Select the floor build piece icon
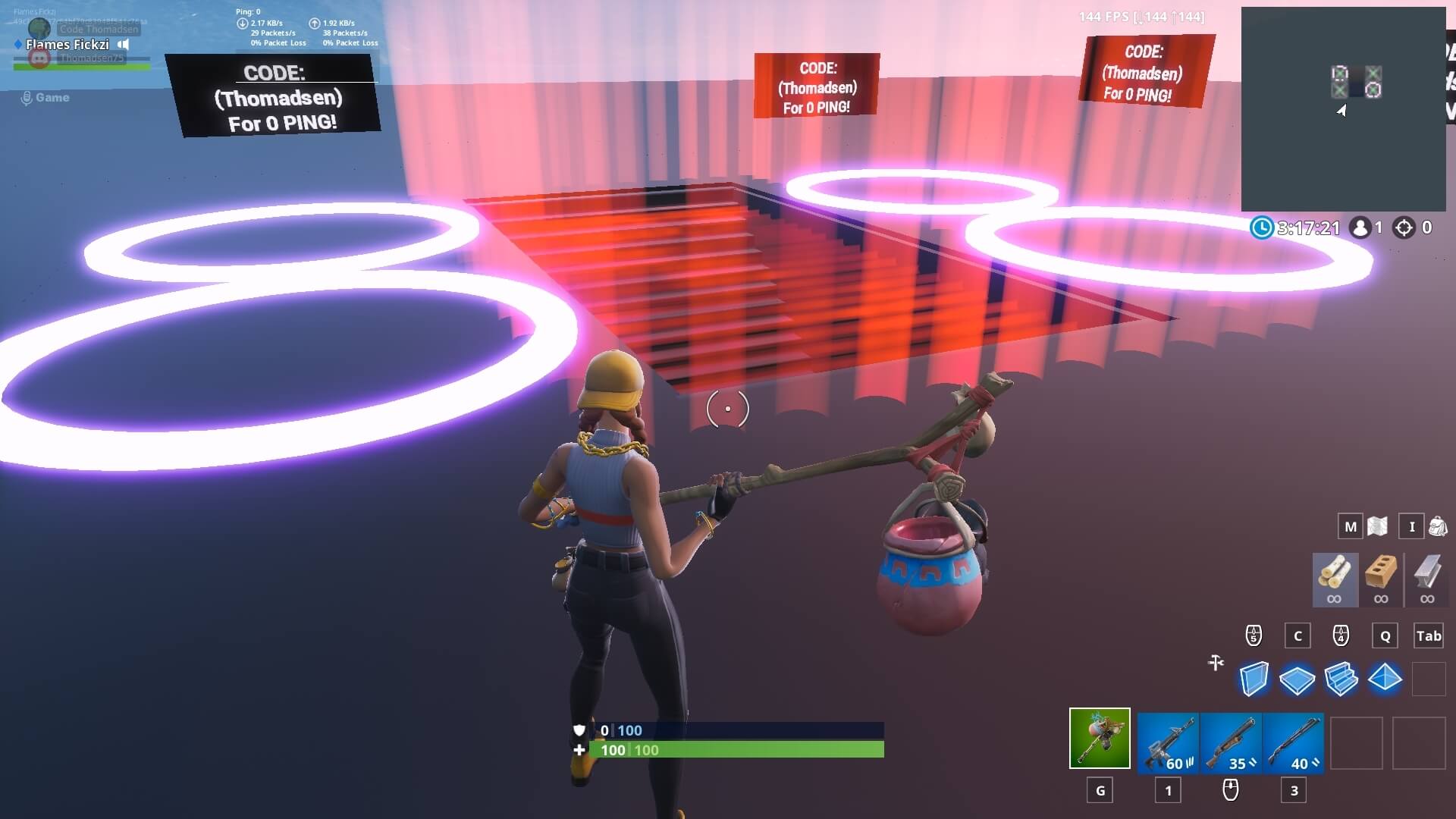This screenshot has height=819, width=1456. pos(1298,679)
